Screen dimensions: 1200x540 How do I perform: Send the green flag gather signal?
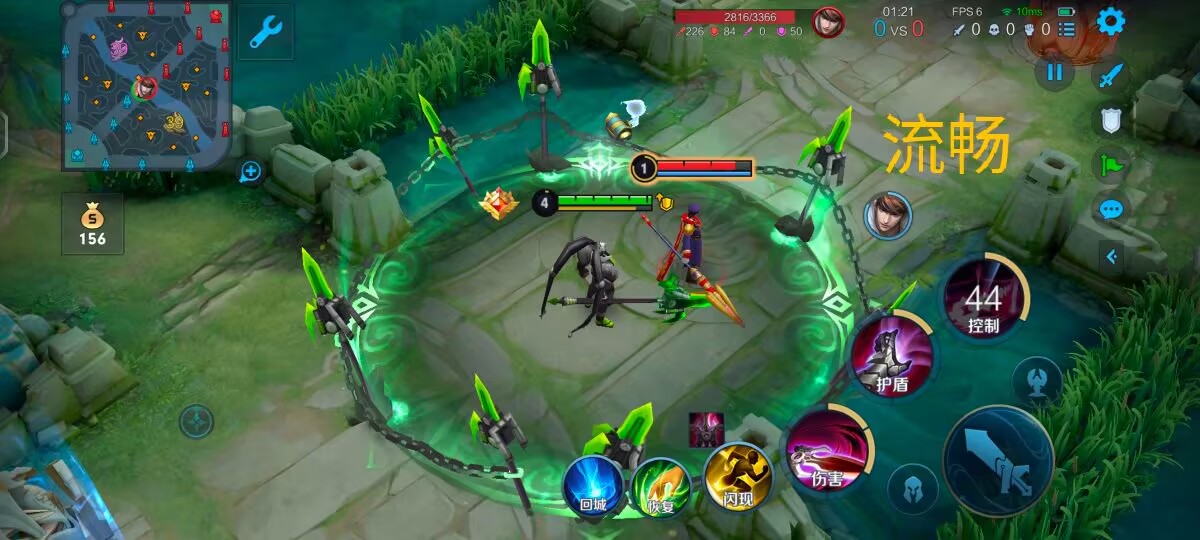[1111, 165]
